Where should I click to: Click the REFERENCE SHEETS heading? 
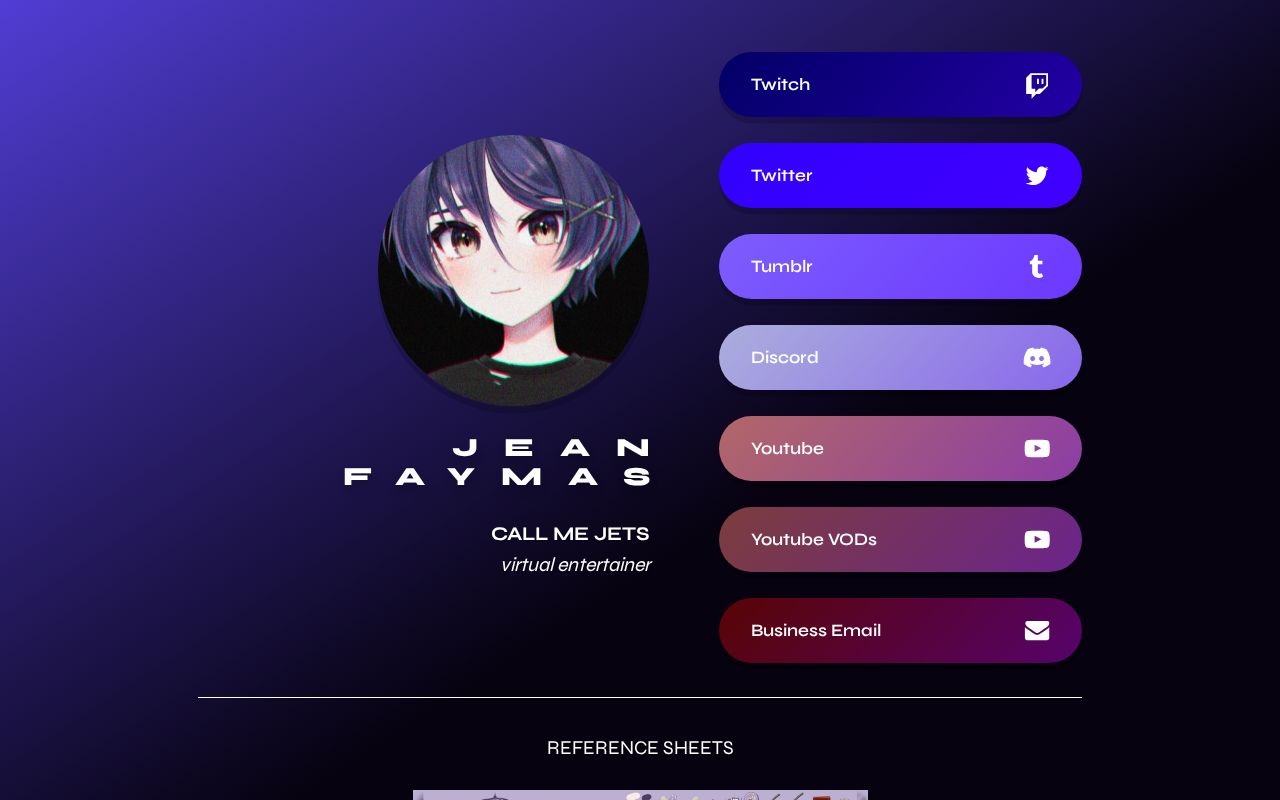tap(640, 748)
